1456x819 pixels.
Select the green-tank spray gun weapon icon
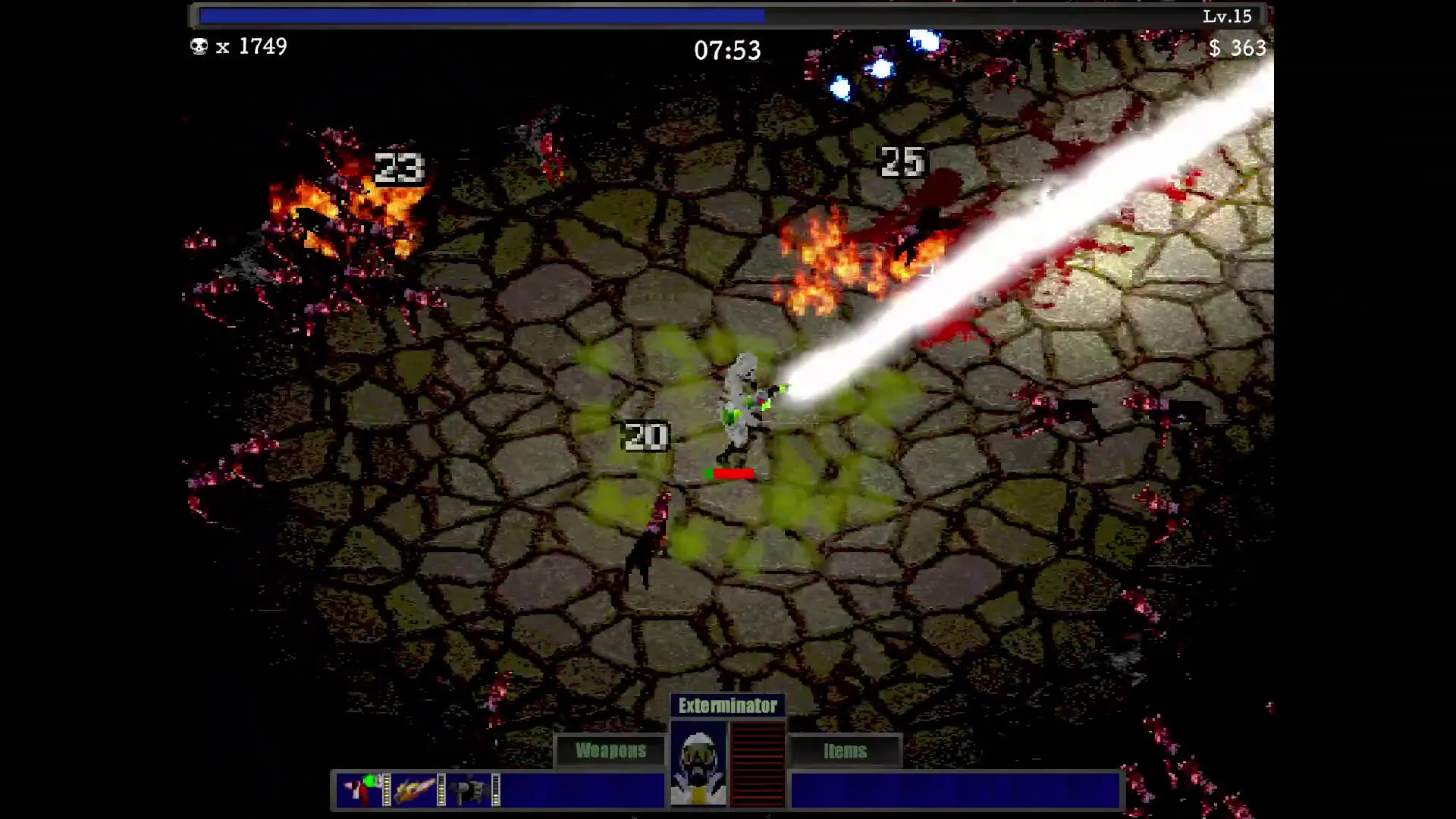[x=361, y=789]
